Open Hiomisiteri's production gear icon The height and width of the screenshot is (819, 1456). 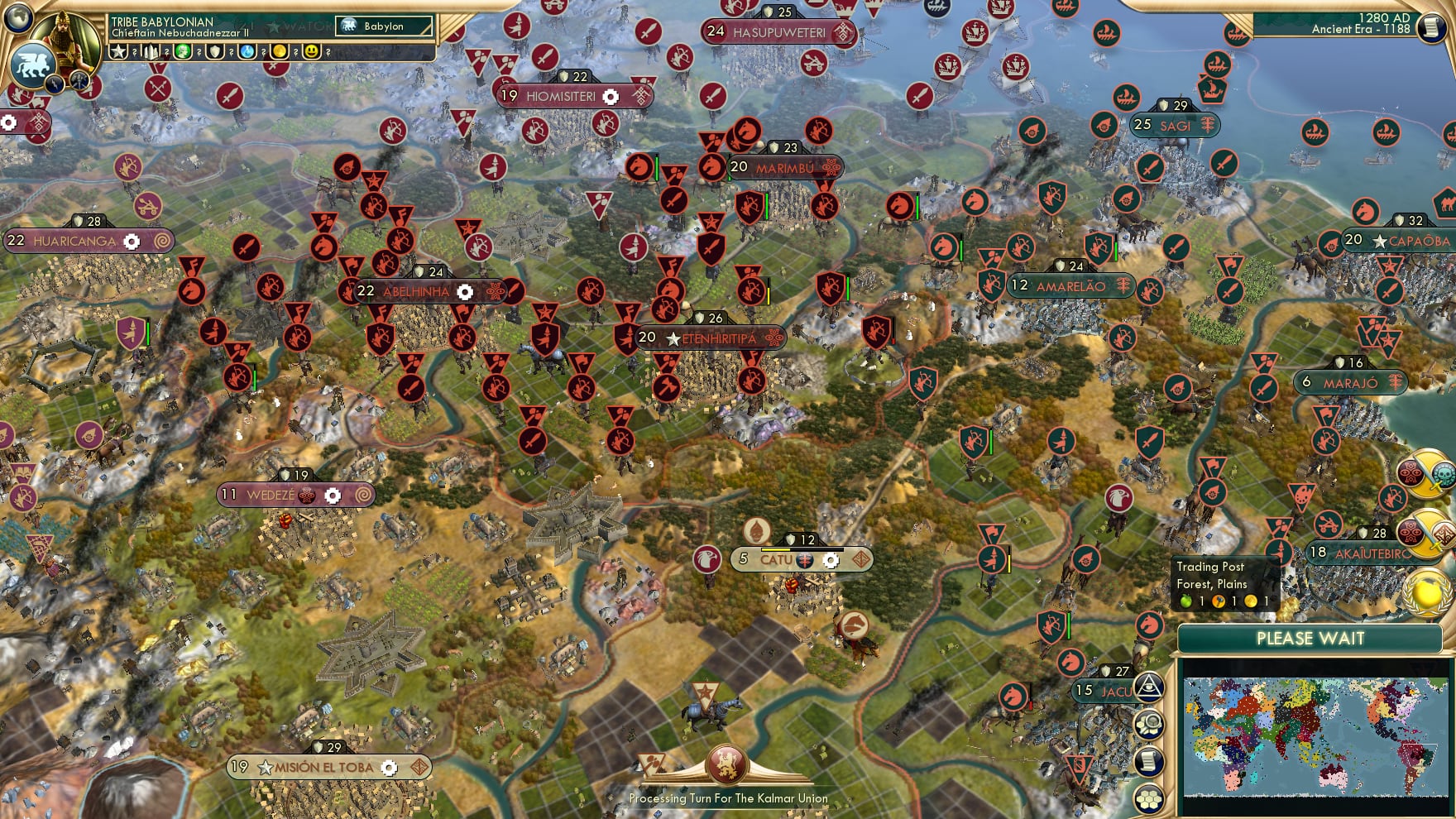click(x=611, y=96)
